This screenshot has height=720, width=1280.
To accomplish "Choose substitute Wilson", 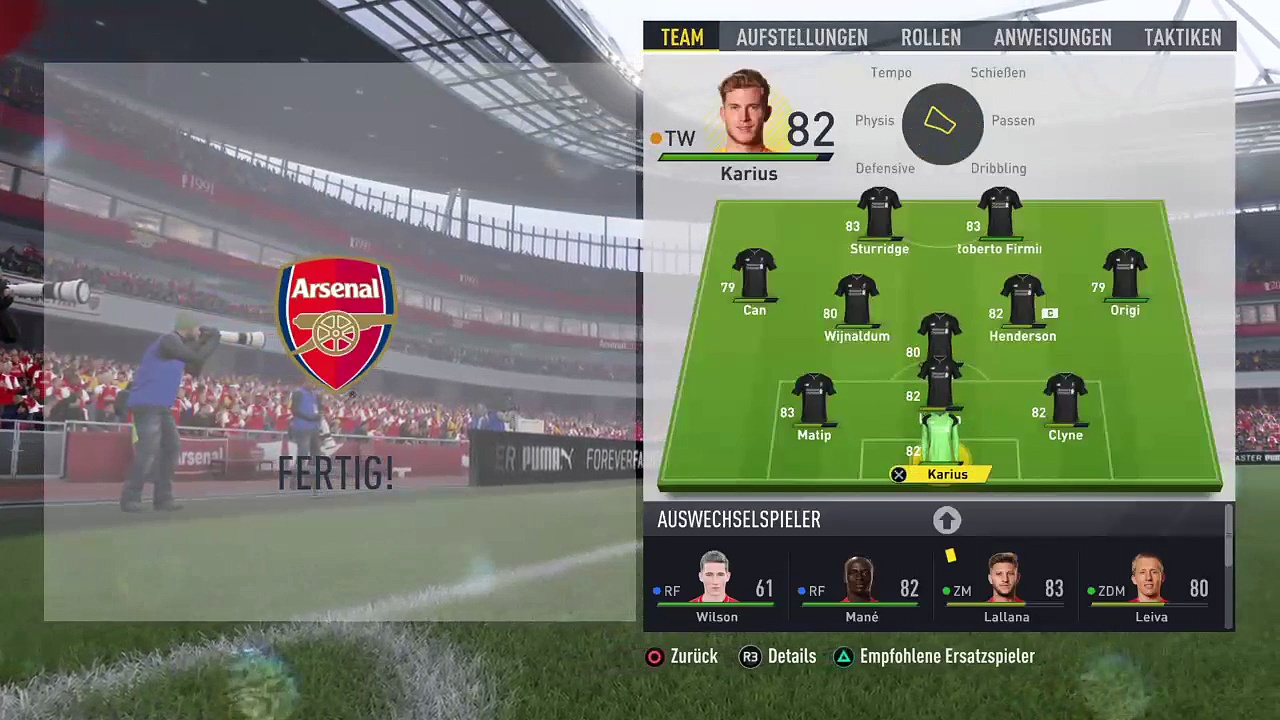I will (716, 589).
